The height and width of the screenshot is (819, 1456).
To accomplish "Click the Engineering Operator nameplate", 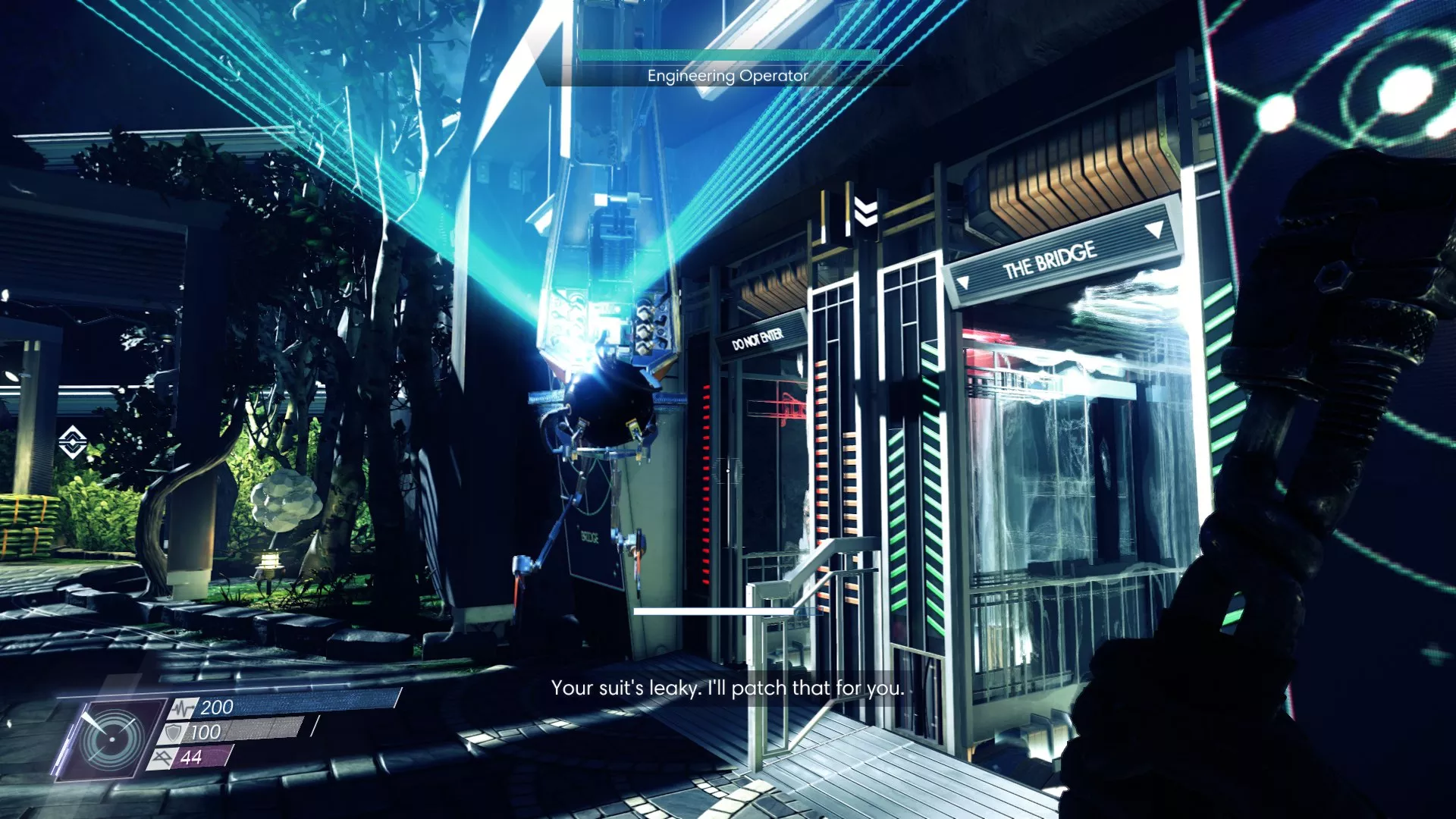I will (x=728, y=75).
